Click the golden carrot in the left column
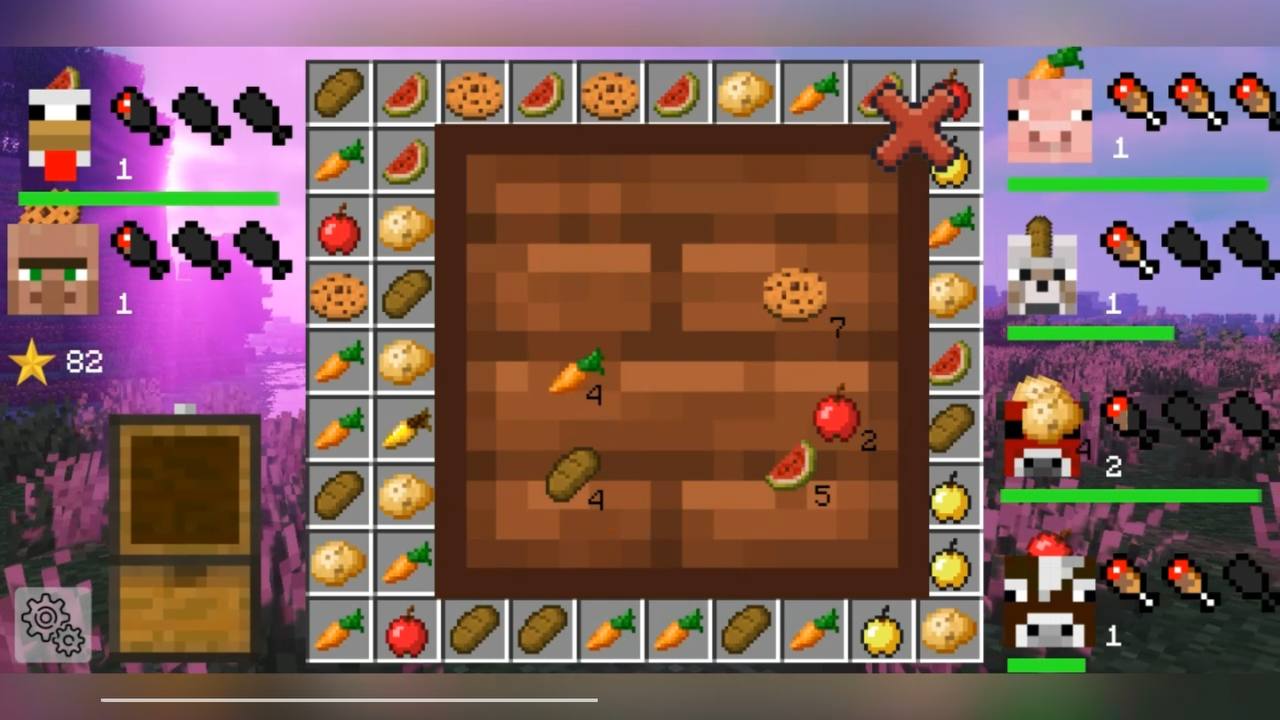Image resolution: width=1280 pixels, height=720 pixels. [407, 430]
